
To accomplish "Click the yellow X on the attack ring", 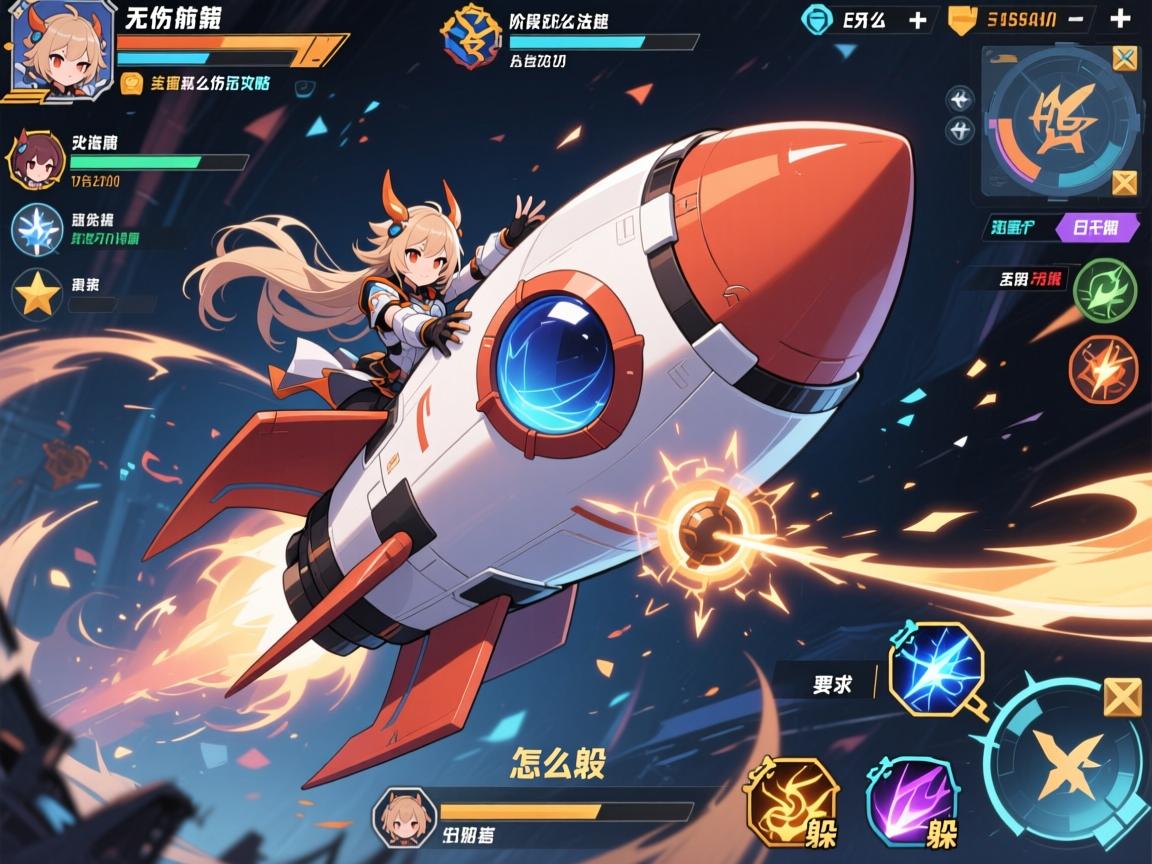I will (x=1122, y=697).
